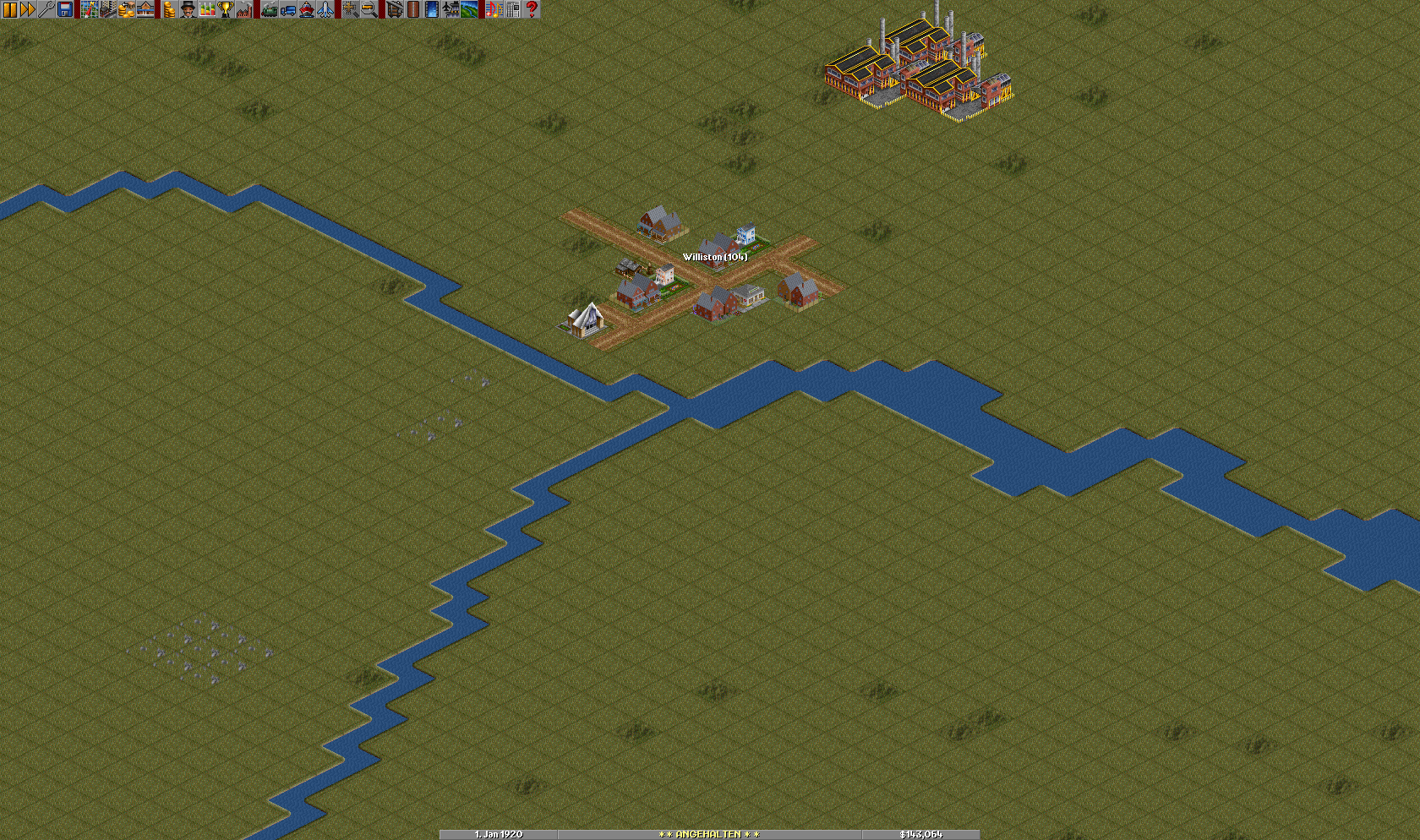This screenshot has width=1420, height=840.
Task: Open the industry directory factory icon
Action: pyautogui.click(x=243, y=9)
